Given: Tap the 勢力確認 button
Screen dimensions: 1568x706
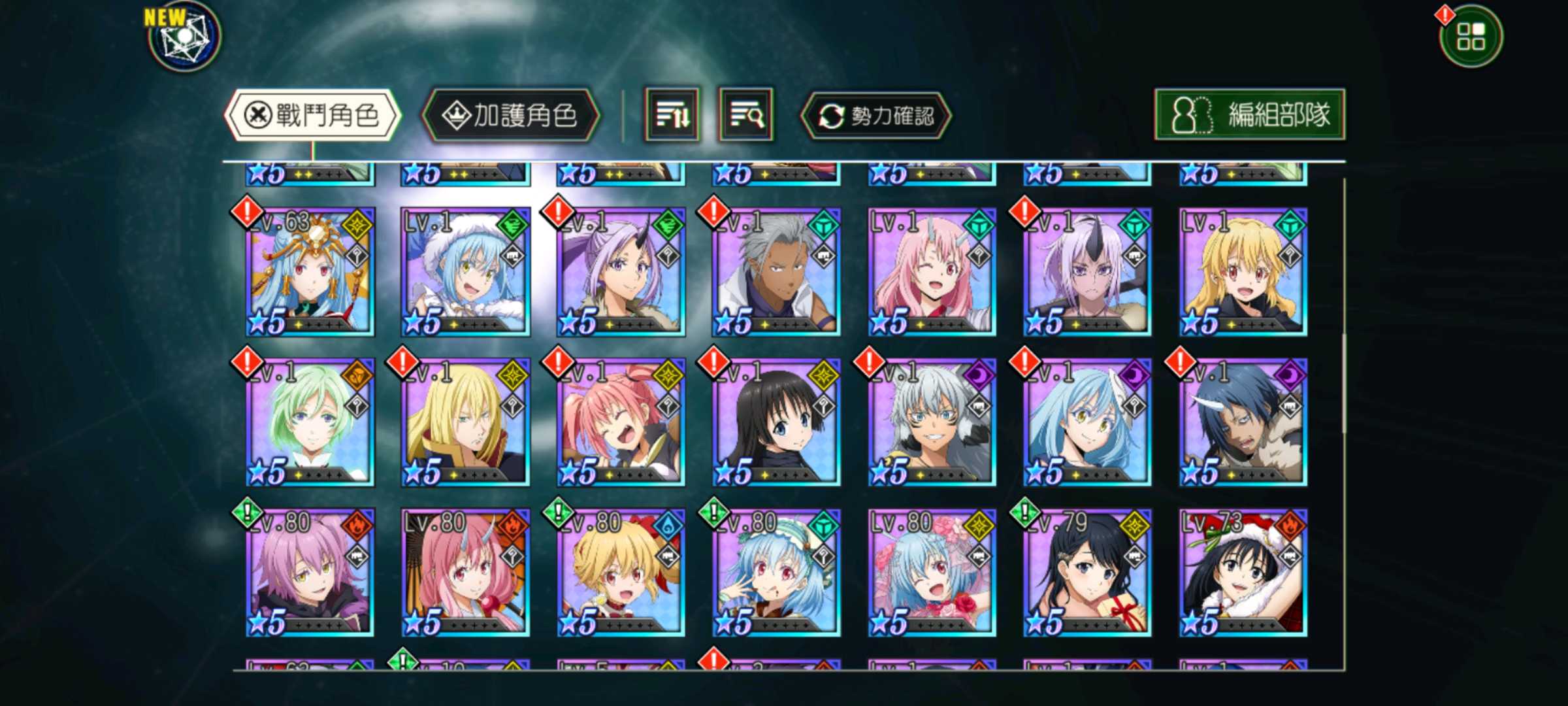Looking at the screenshot, I should 876,116.
